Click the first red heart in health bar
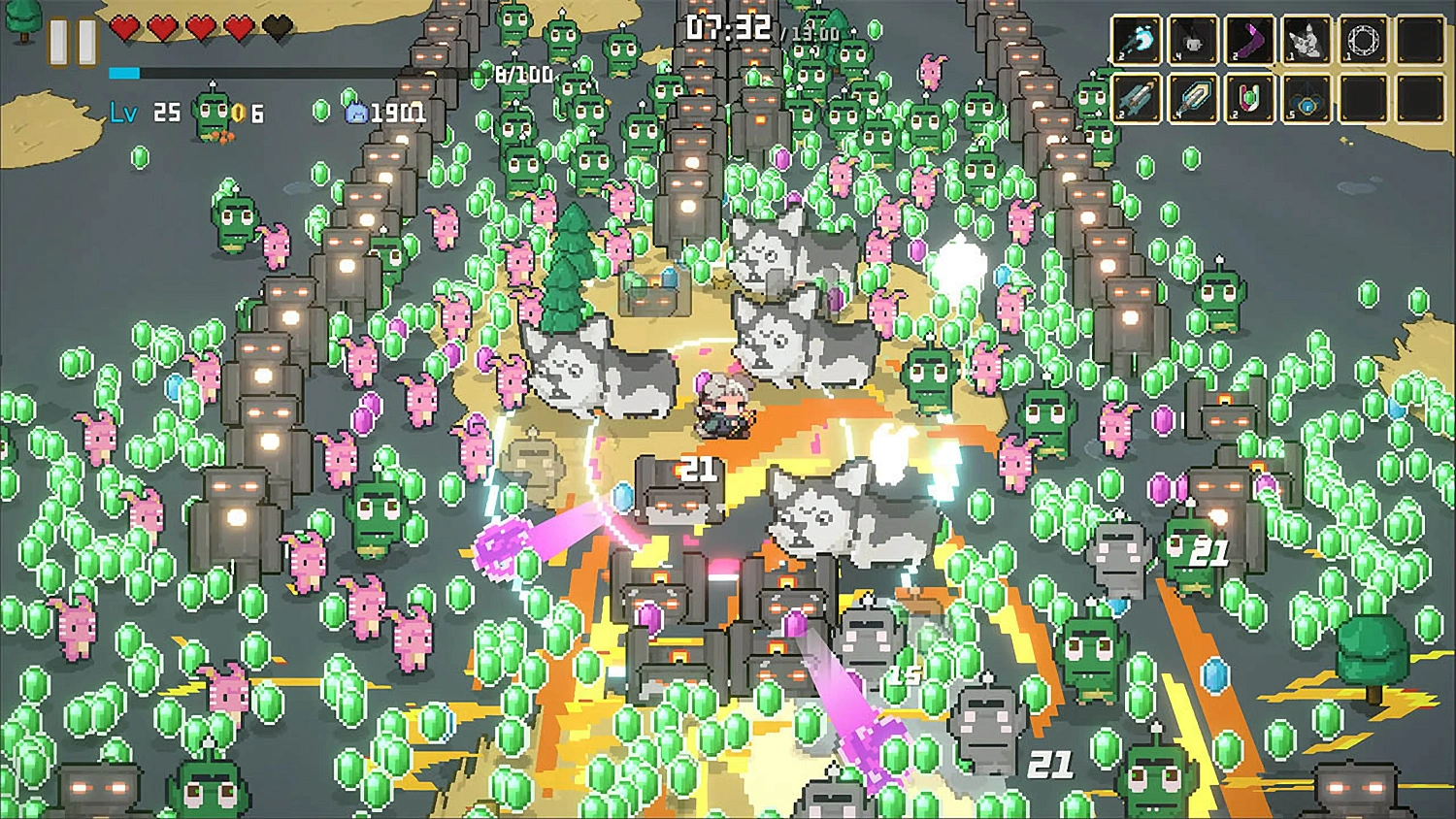 (x=124, y=29)
